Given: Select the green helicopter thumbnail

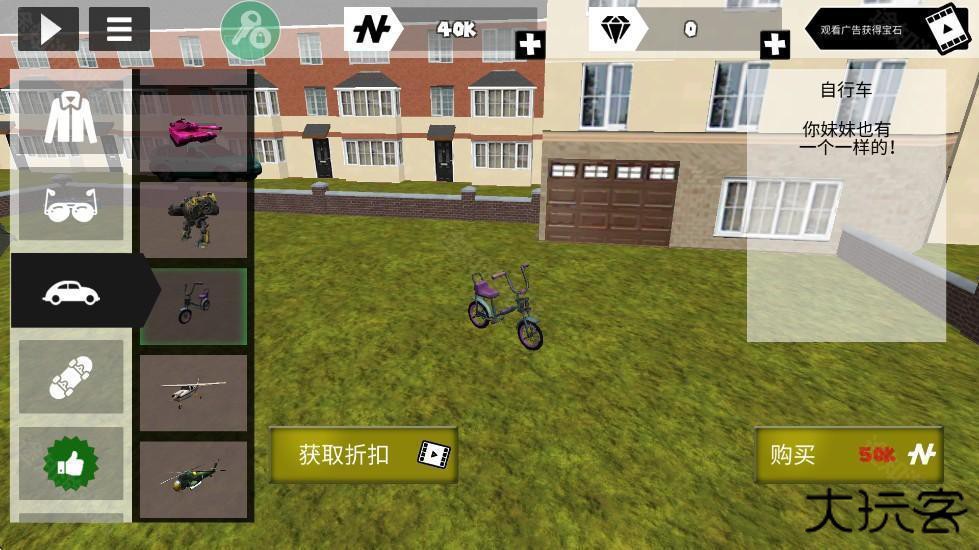Looking at the screenshot, I should pos(193,476).
